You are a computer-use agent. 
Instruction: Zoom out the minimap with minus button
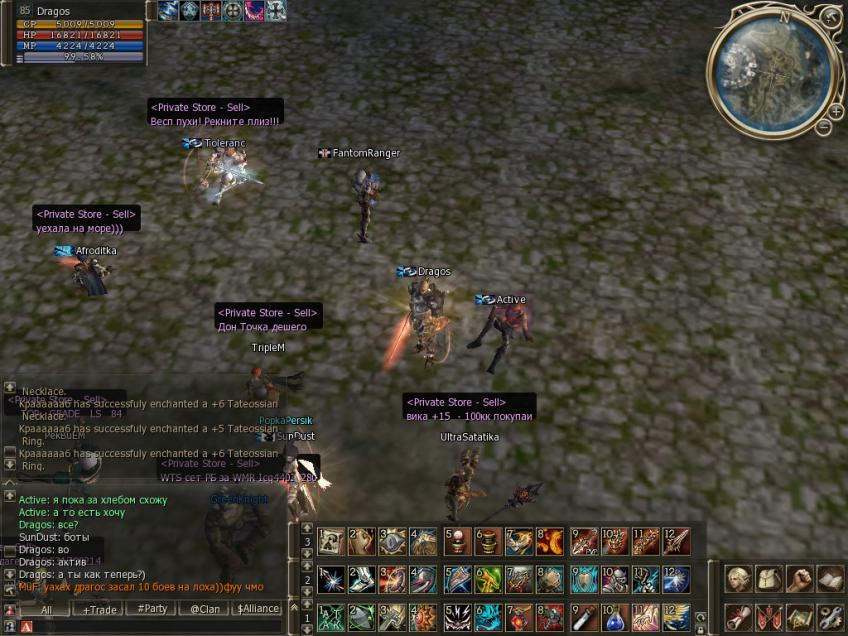pos(823,127)
